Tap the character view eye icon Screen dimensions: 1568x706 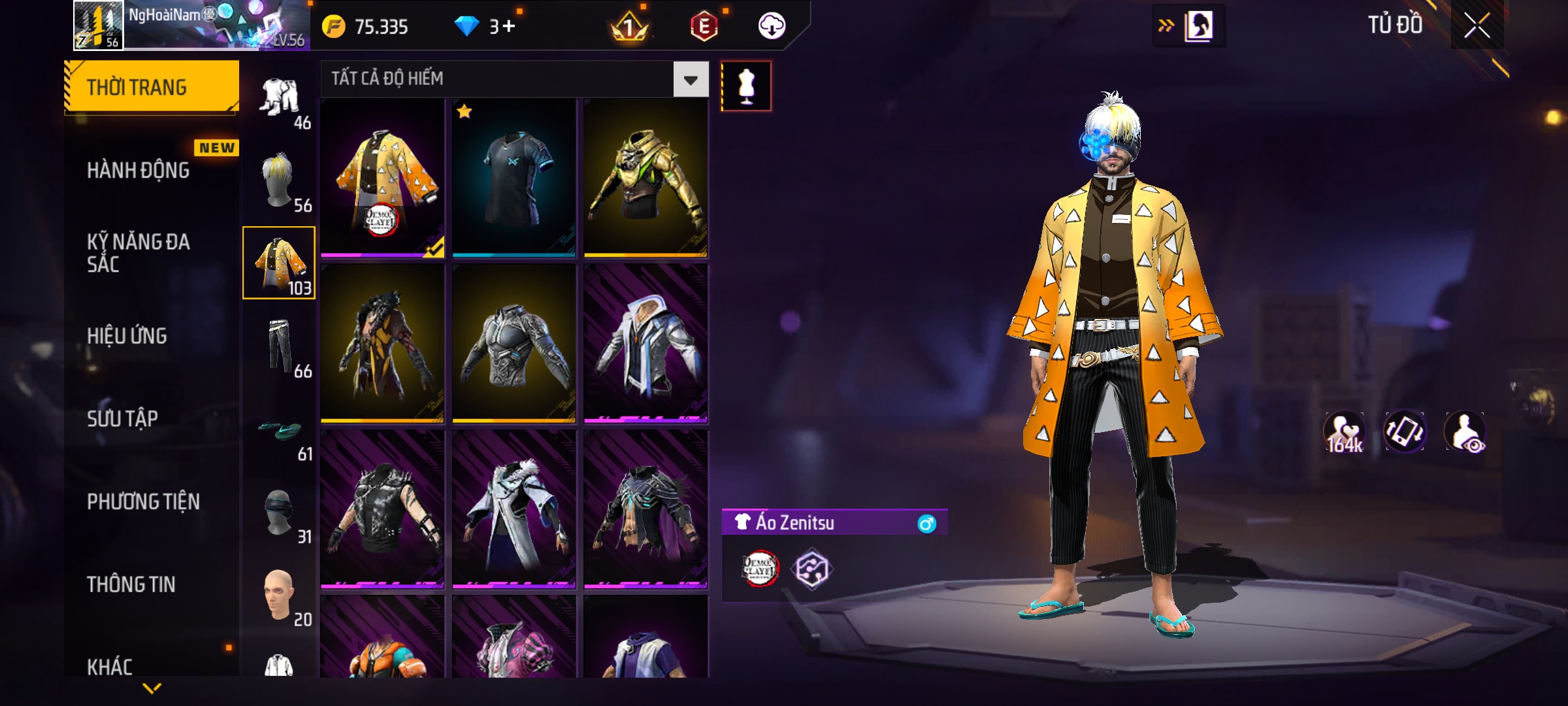point(1465,433)
